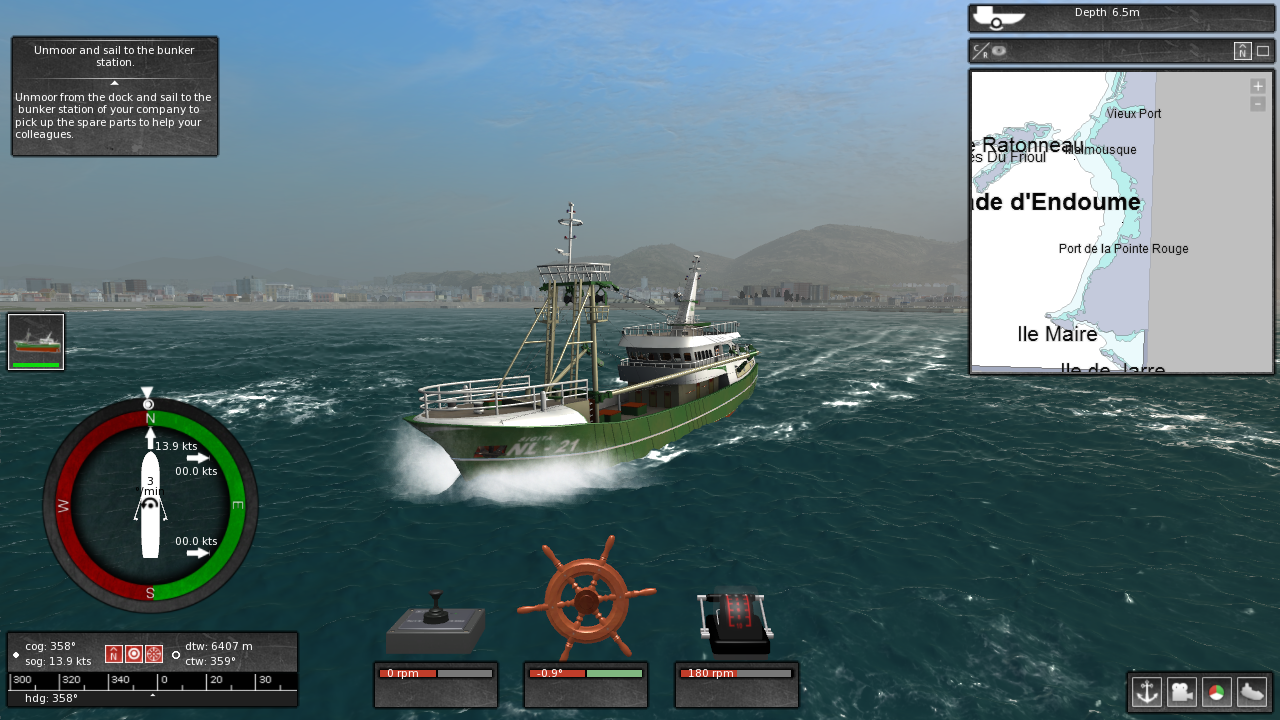Toggle the circle marker next to dtw readout
The image size is (1280, 720).
(177, 654)
